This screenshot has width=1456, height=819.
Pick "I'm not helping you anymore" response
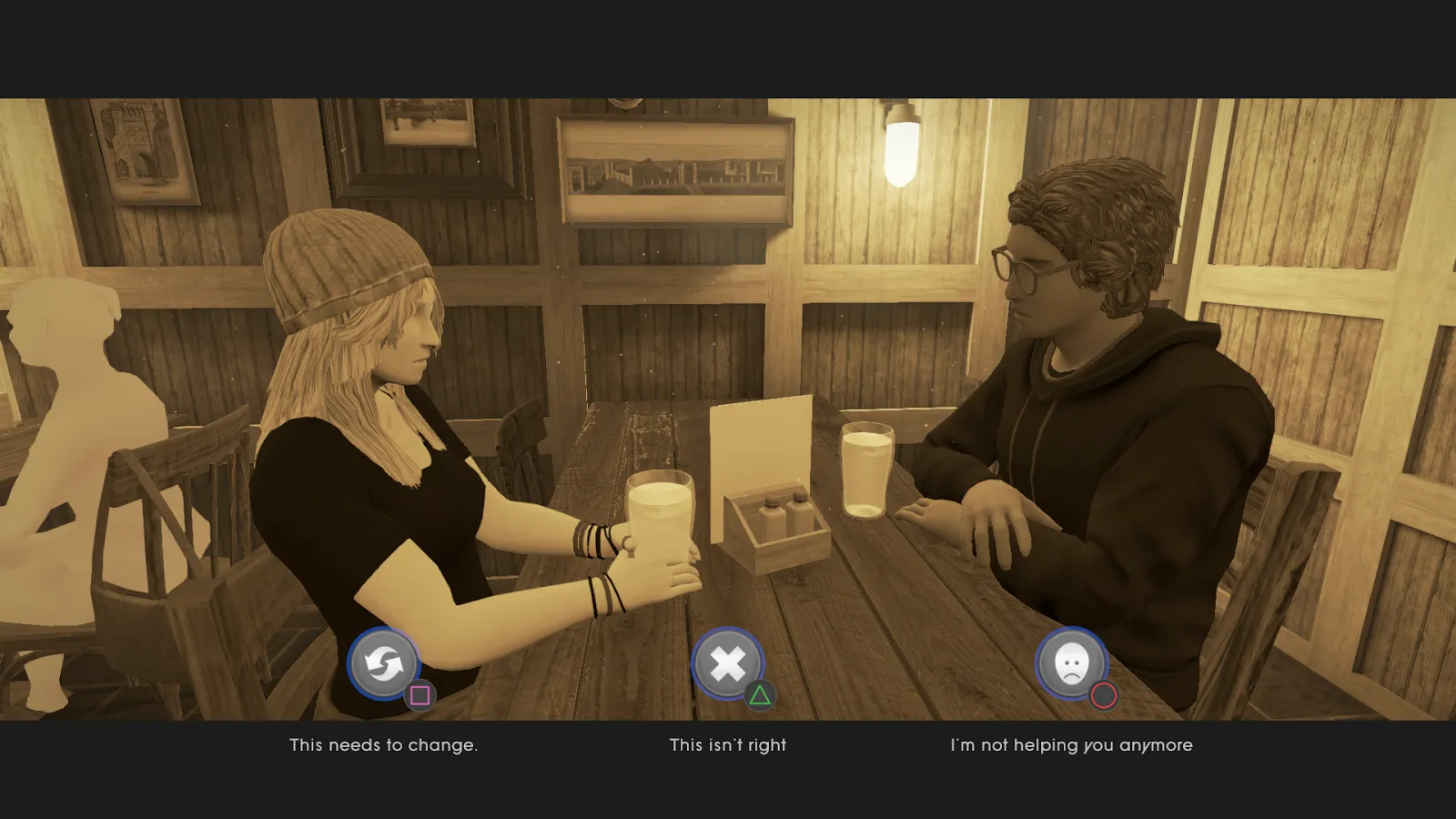pyautogui.click(x=1071, y=745)
